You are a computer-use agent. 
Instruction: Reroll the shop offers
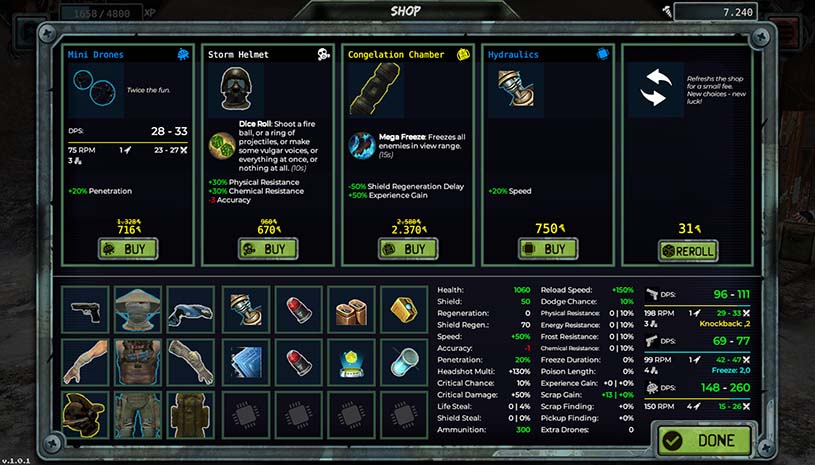tap(687, 249)
